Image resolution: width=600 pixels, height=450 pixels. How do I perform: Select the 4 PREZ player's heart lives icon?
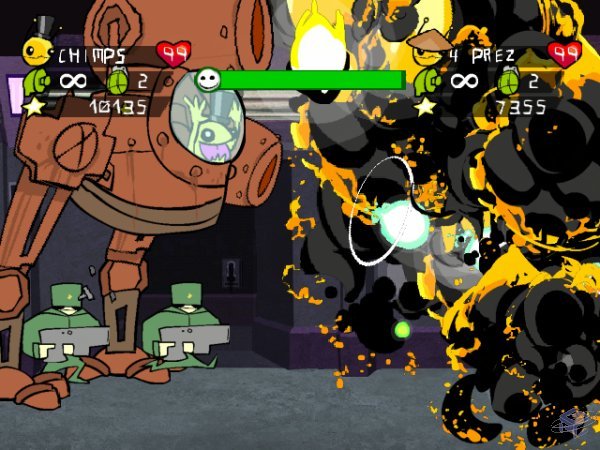(x=566, y=53)
